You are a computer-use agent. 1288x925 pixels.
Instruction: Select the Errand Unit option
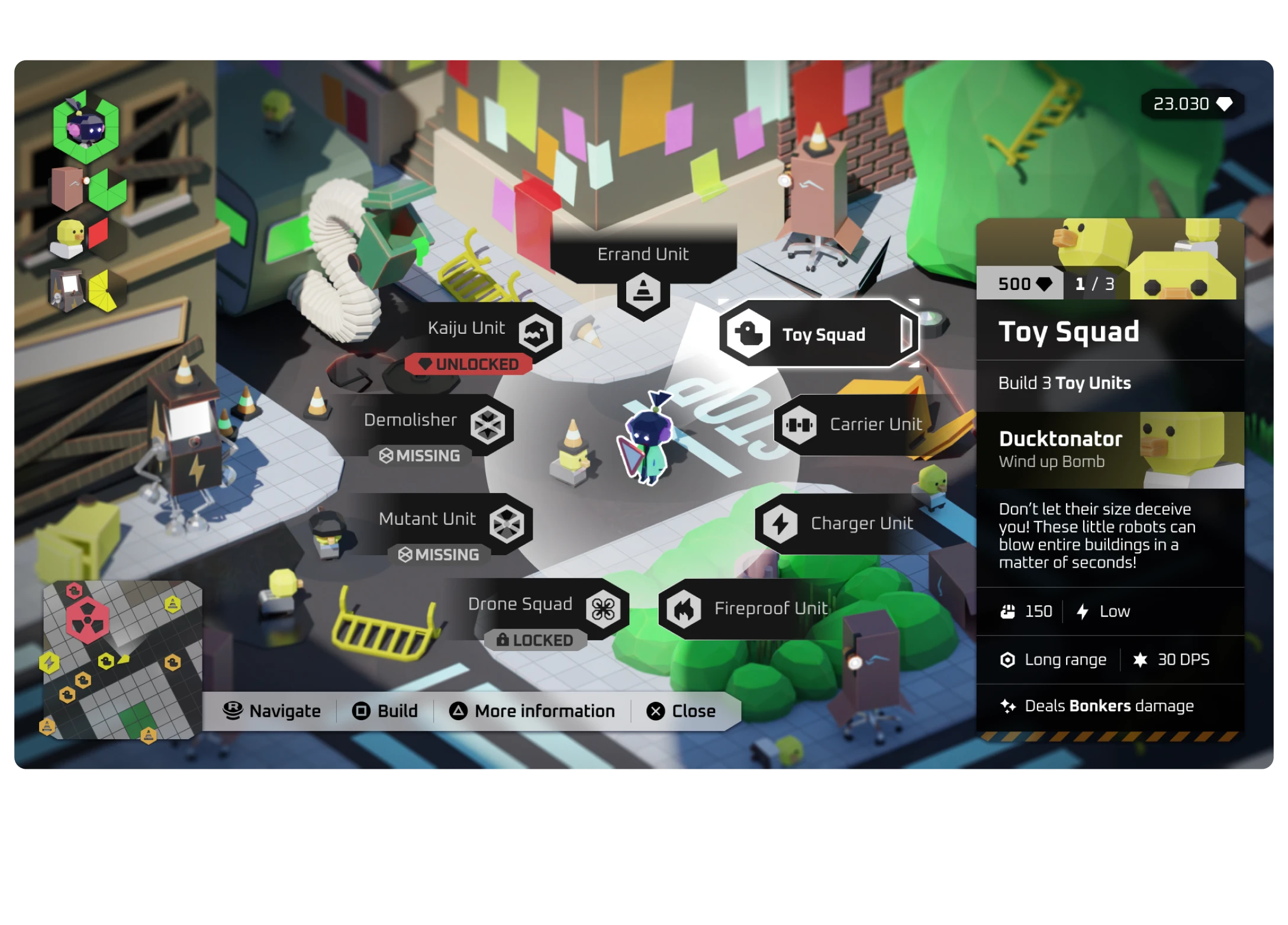(x=643, y=270)
